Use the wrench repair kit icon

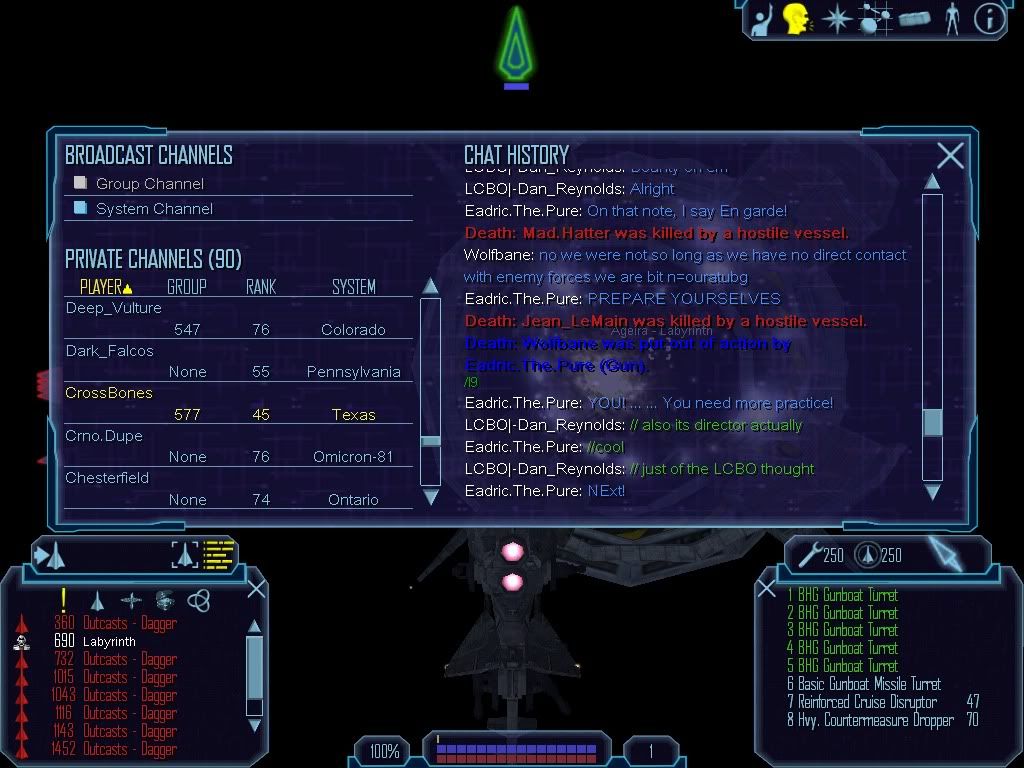coord(808,554)
